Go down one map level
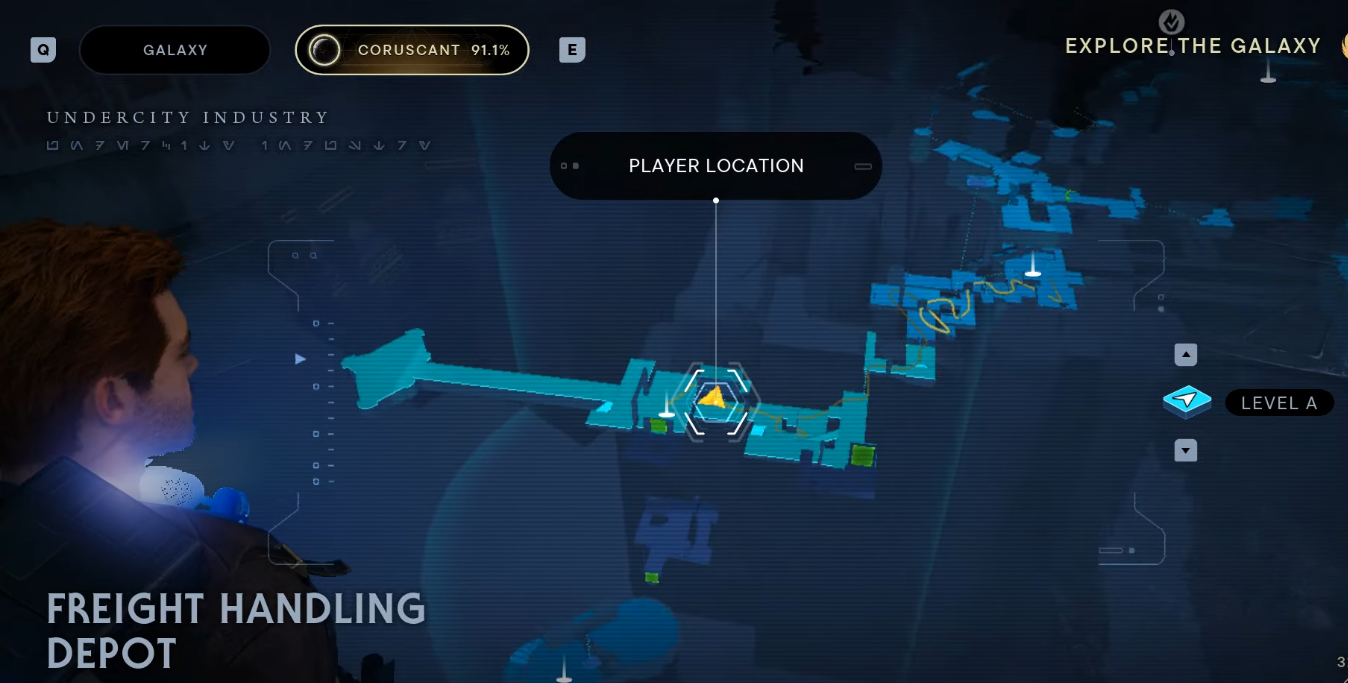Image resolution: width=1348 pixels, height=683 pixels. click(x=1186, y=451)
